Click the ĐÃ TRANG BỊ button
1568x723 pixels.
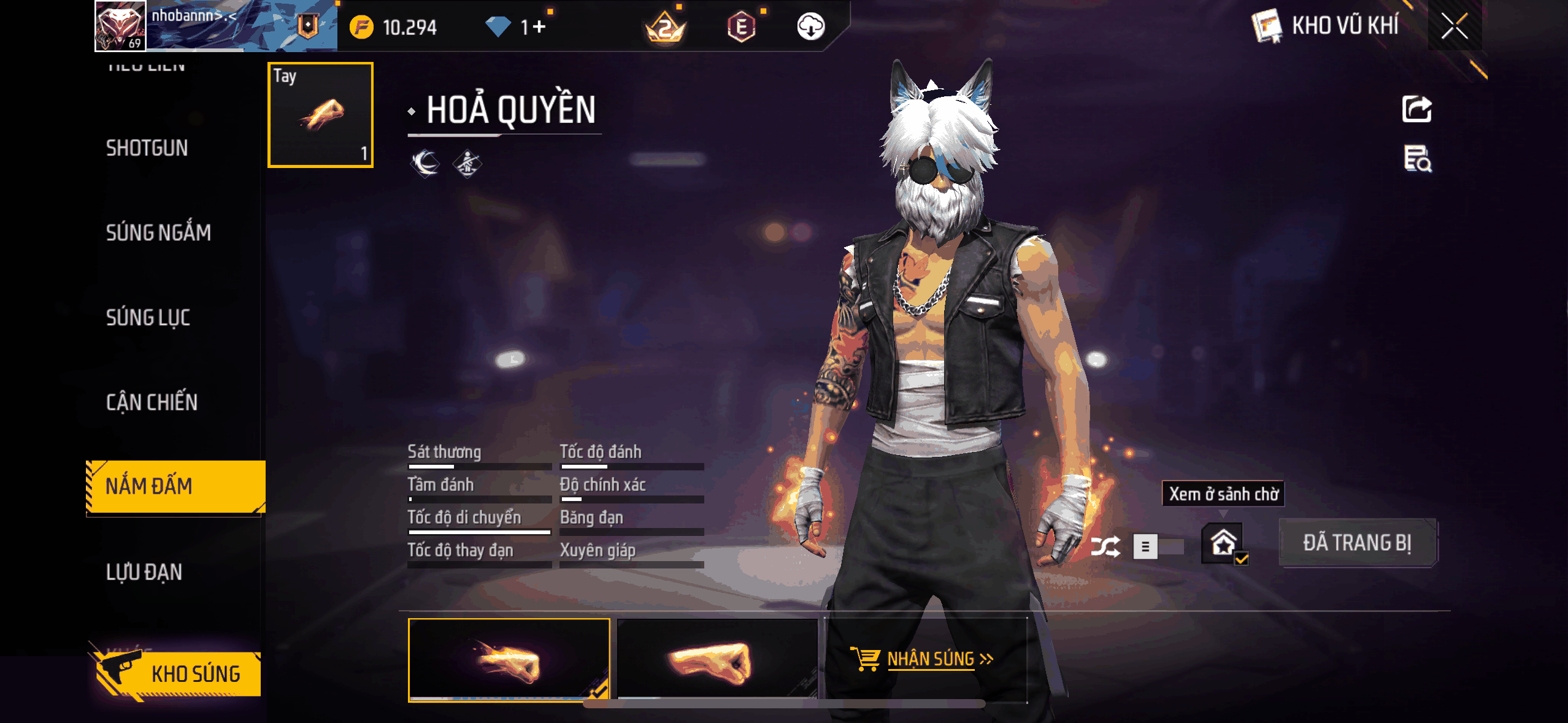(1358, 542)
